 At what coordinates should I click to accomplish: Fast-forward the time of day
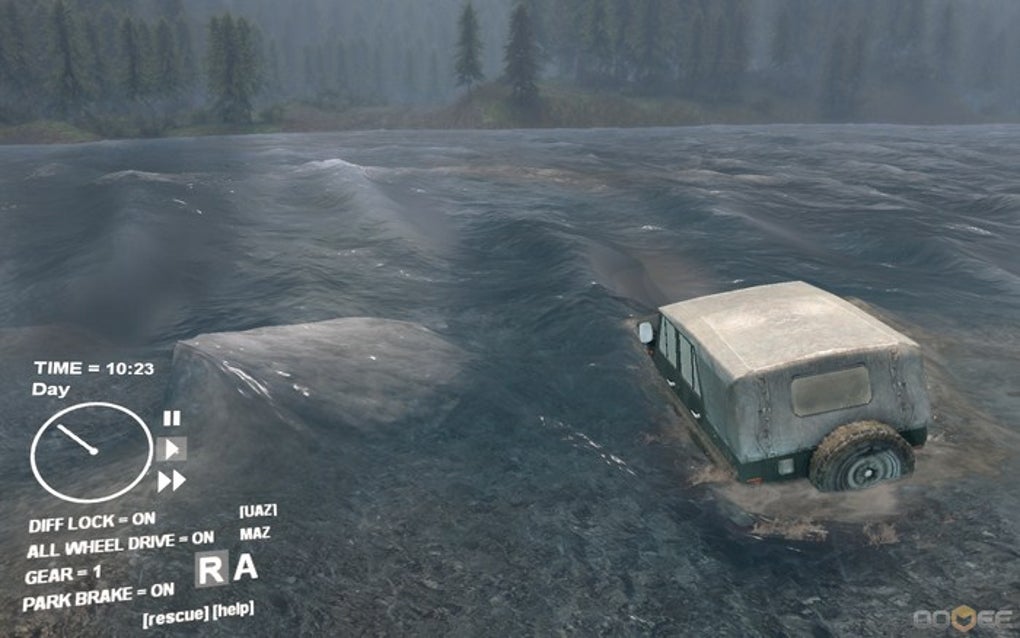(x=171, y=481)
